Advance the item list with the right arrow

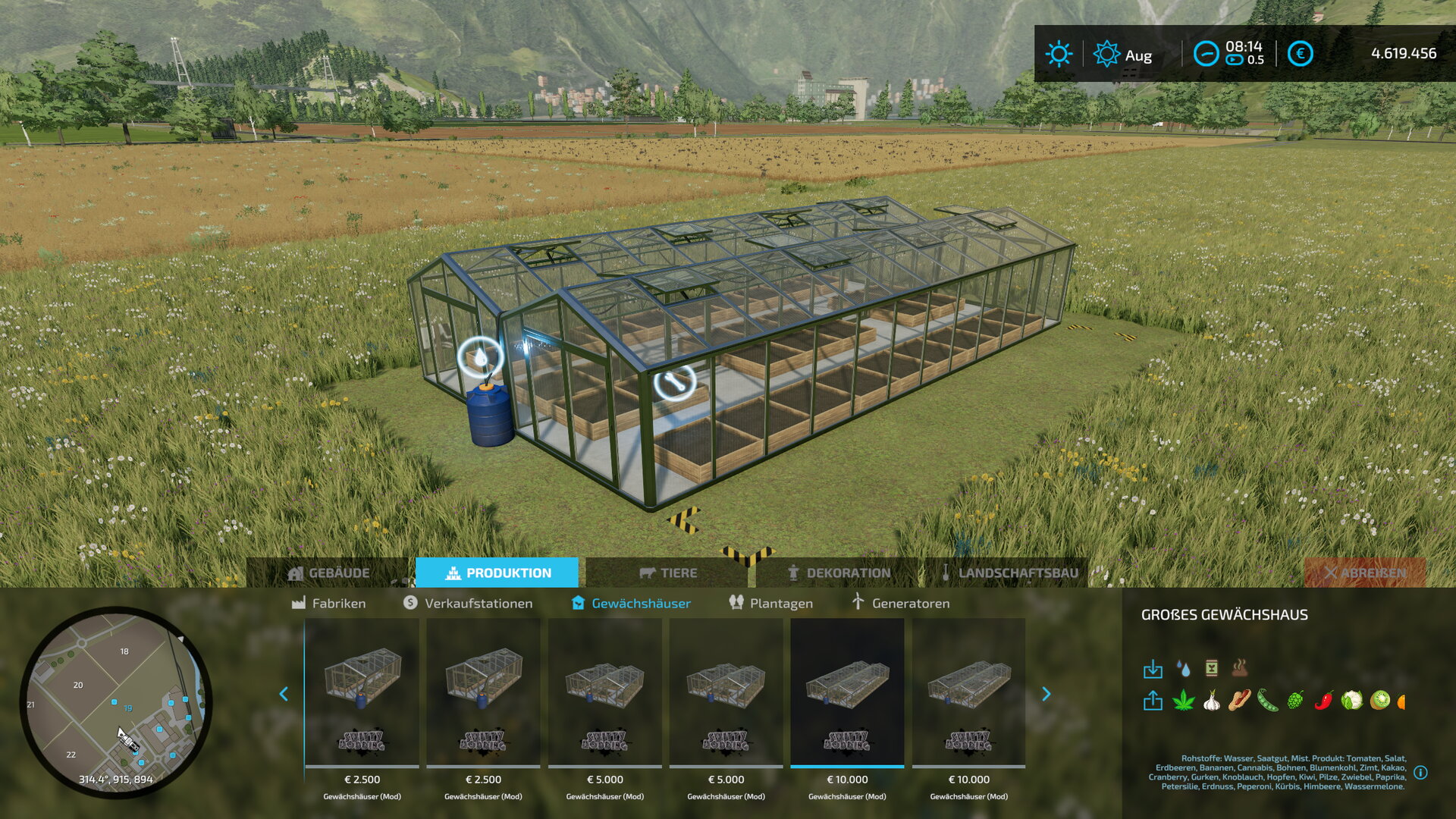[1046, 694]
